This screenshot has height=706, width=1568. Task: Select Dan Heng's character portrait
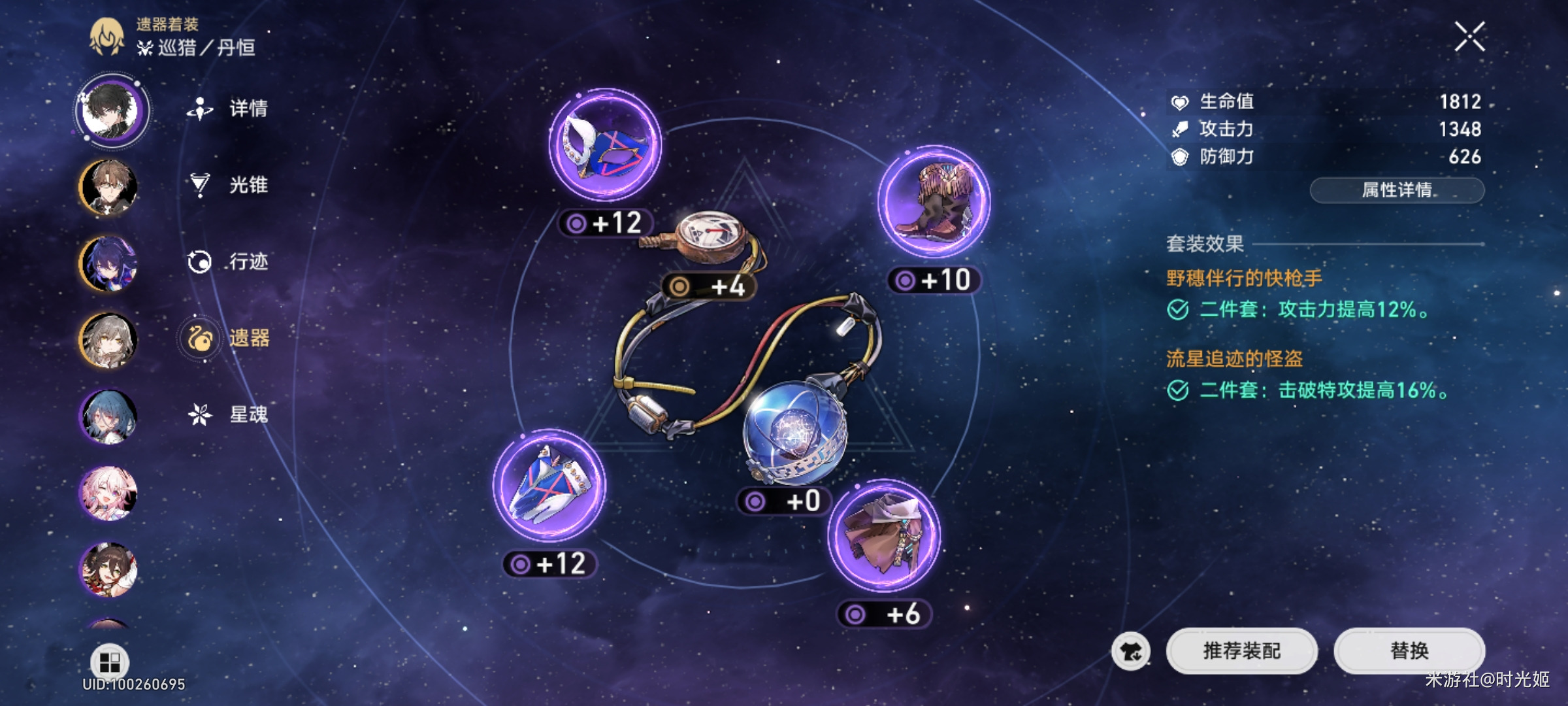(111, 110)
